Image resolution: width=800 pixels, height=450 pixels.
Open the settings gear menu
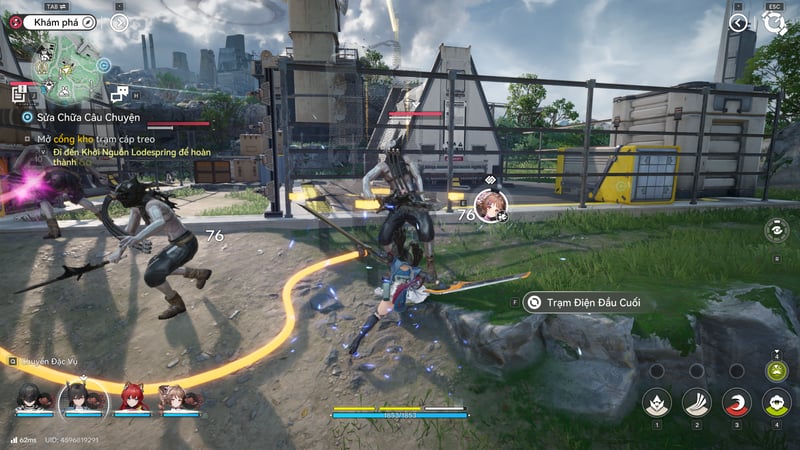773,22
